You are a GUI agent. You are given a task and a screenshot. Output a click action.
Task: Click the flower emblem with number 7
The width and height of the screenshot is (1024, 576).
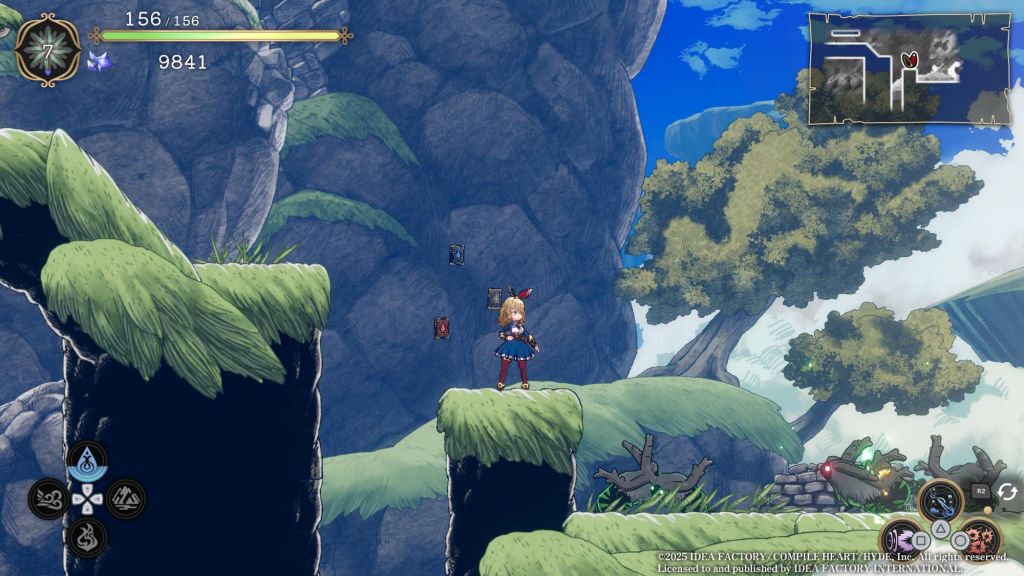(x=47, y=49)
